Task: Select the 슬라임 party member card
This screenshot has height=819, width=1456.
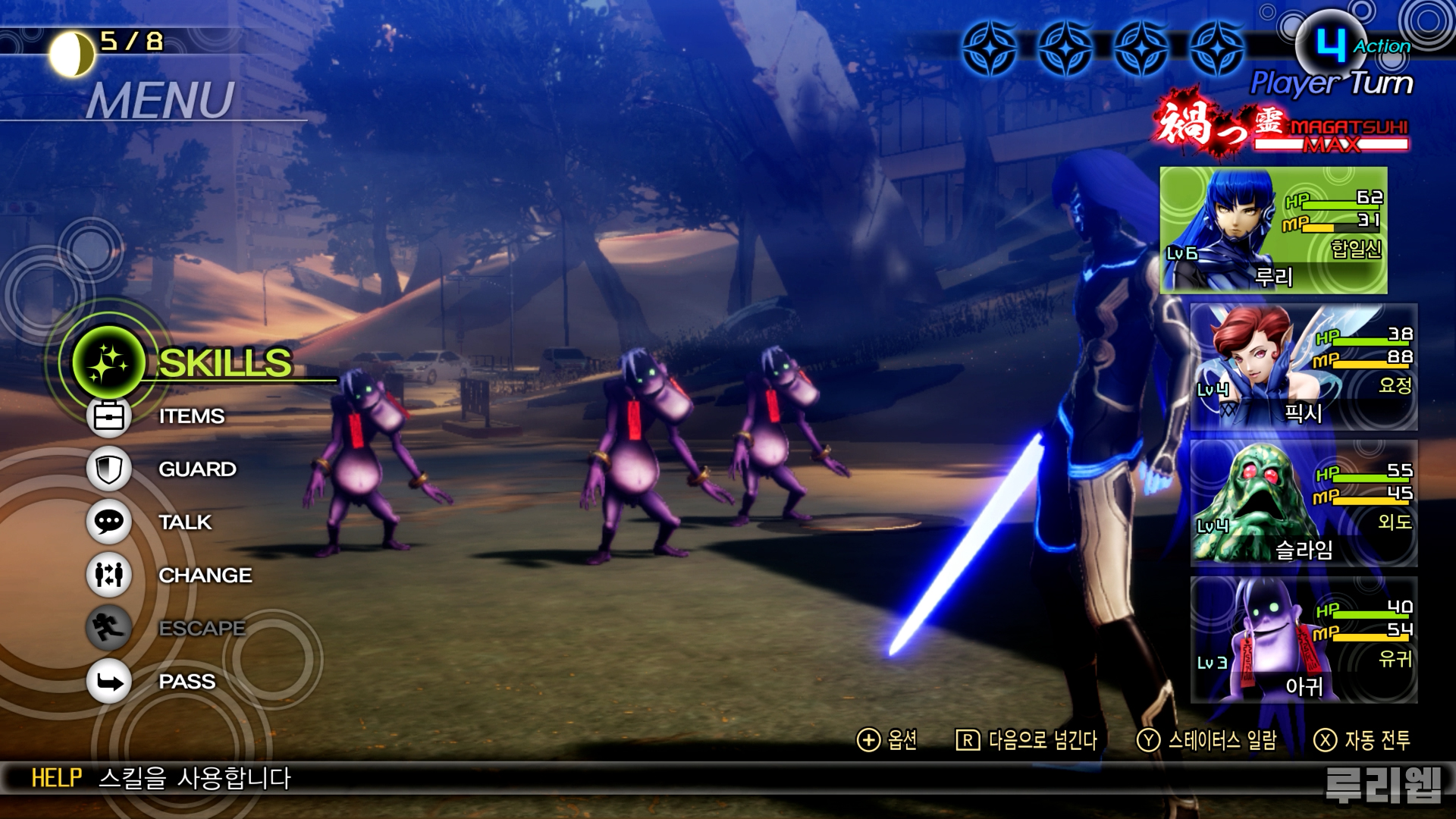Action: click(1303, 504)
